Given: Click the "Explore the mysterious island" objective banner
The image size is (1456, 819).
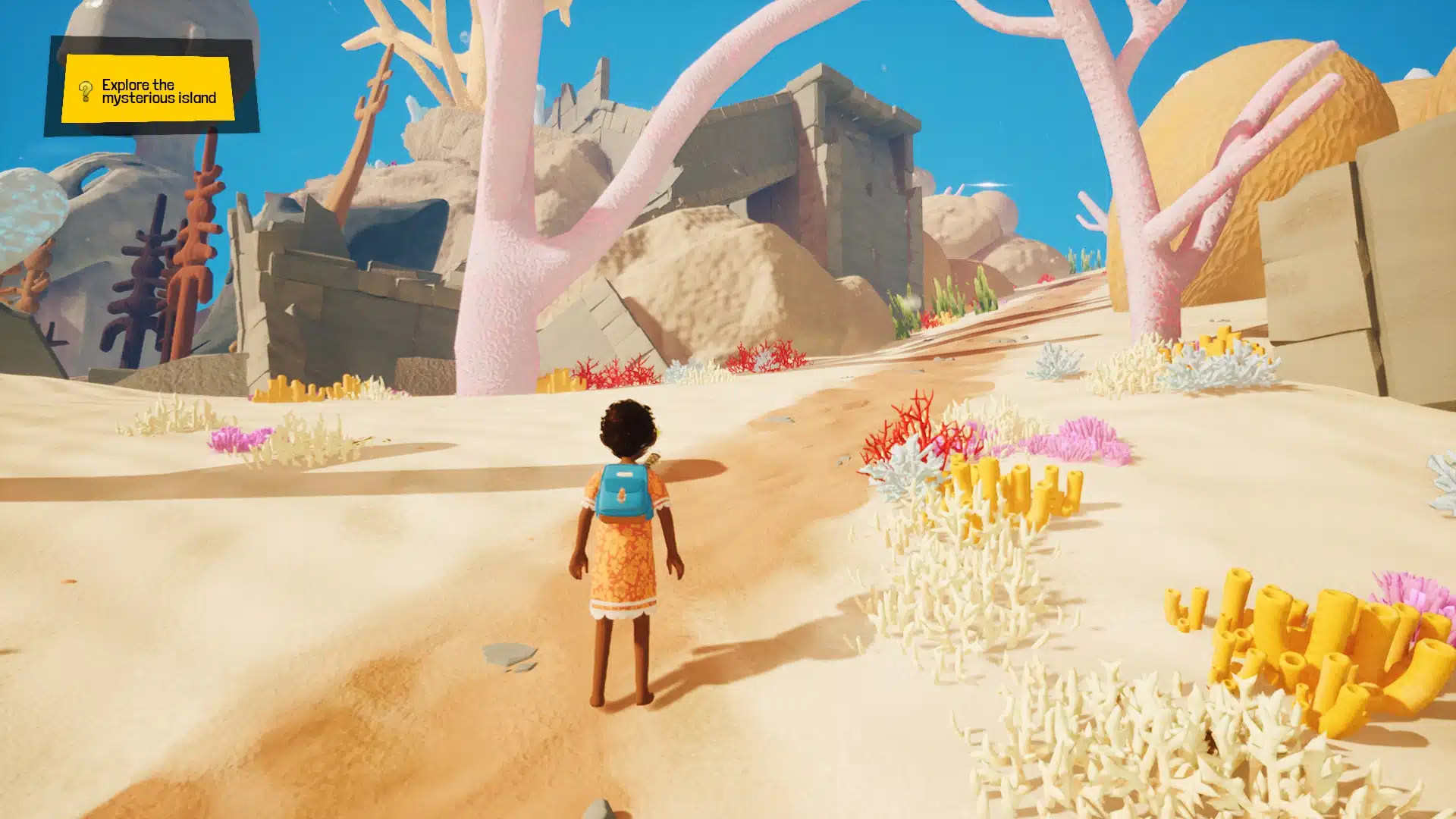Looking at the screenshot, I should (x=158, y=91).
